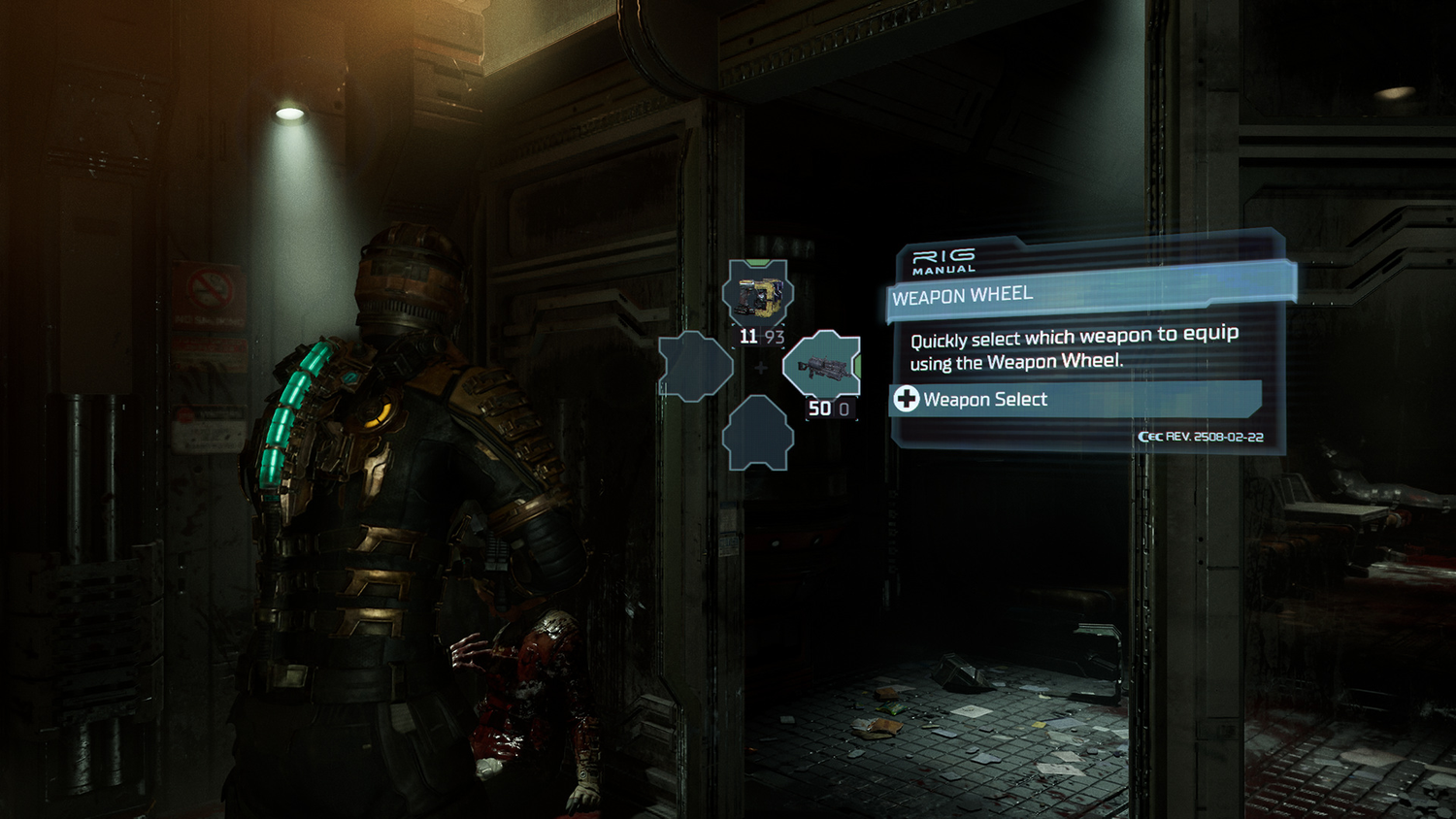This screenshot has width=1456, height=819.
Task: Equip the Pulse Rifle from the weapon wheel
Action: [821, 365]
